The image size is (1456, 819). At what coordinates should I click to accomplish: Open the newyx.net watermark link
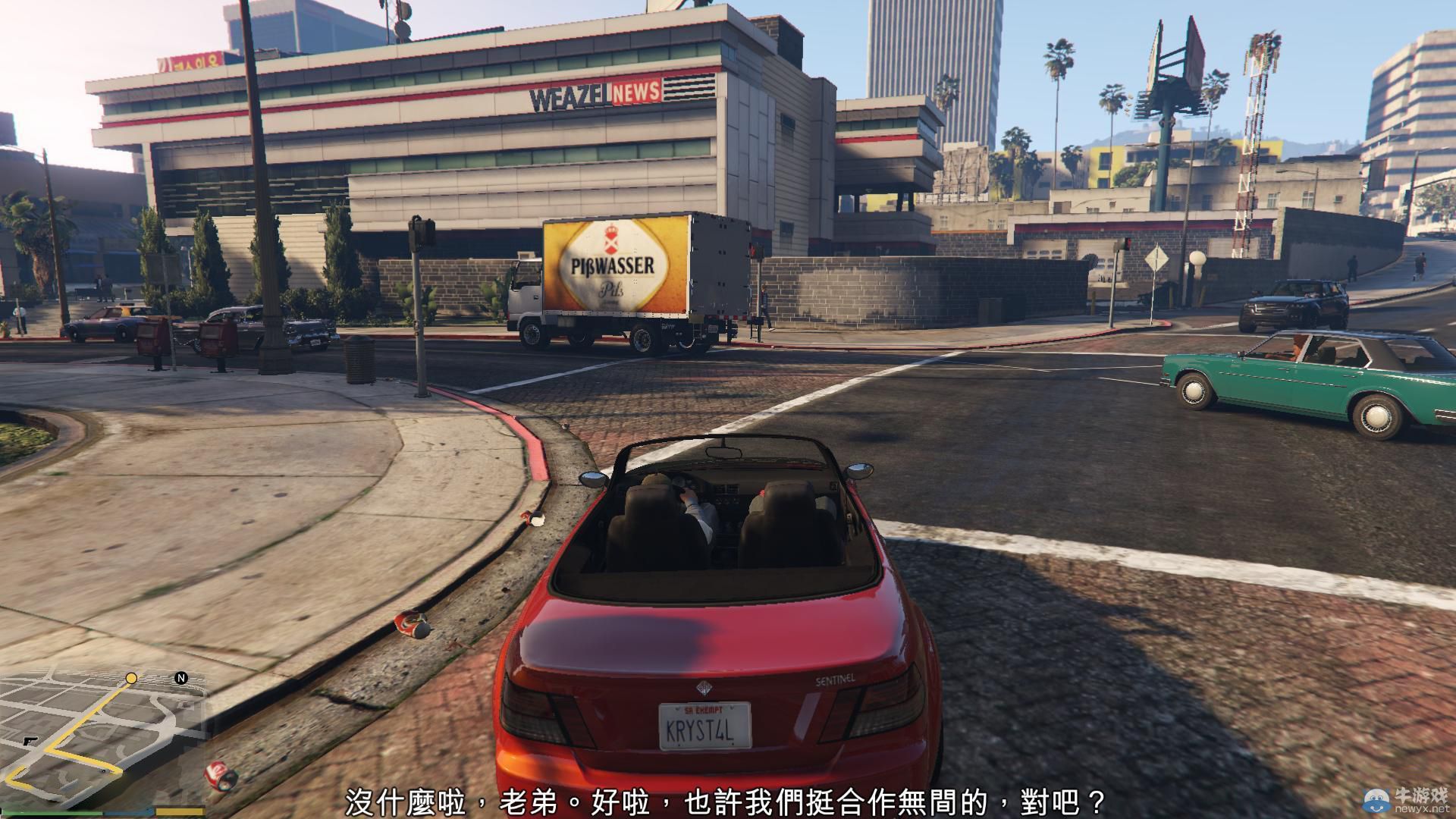pyautogui.click(x=1423, y=808)
